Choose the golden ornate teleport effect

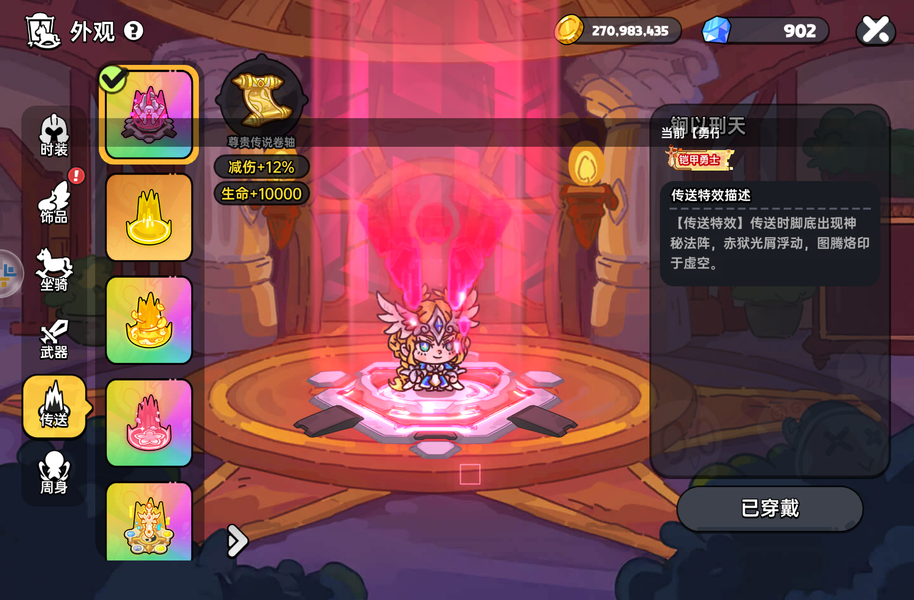[x=149, y=520]
